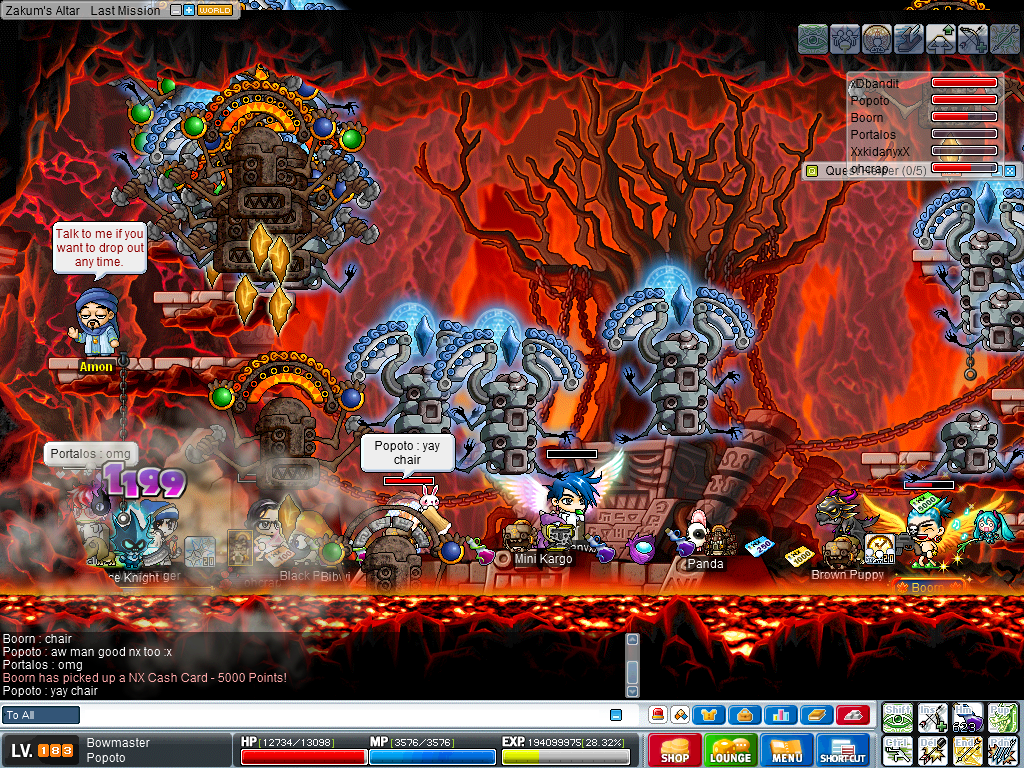Open the To All chat target dropdown
This screenshot has width=1024, height=768.
(x=41, y=715)
